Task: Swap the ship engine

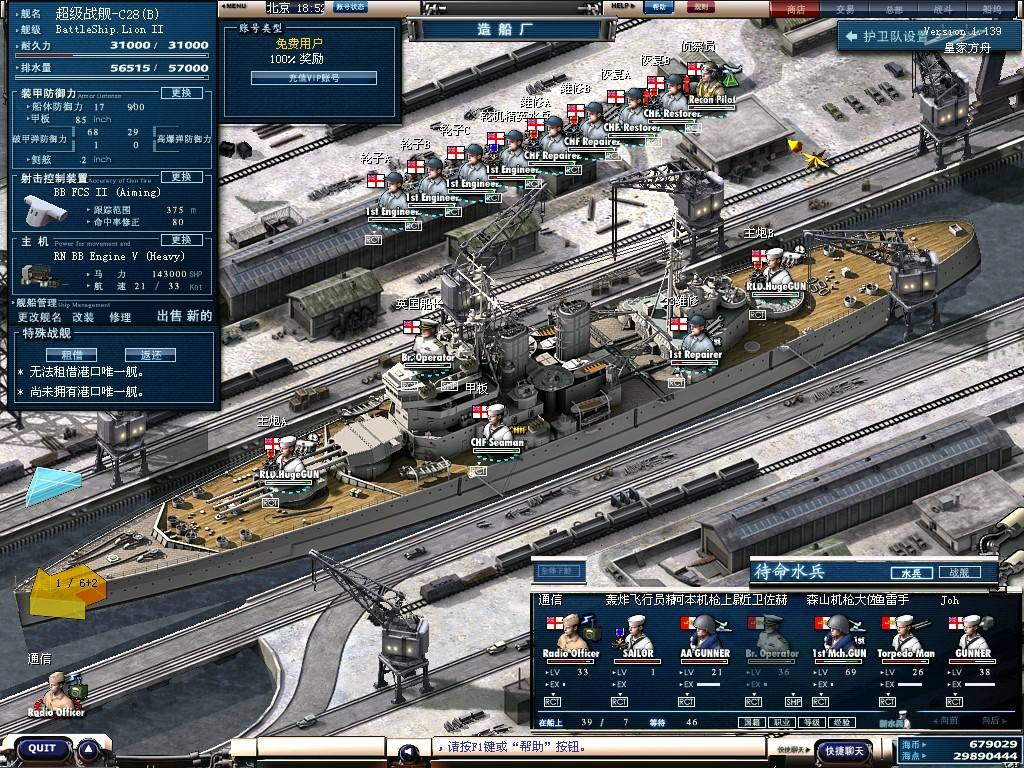Action: click(181, 240)
